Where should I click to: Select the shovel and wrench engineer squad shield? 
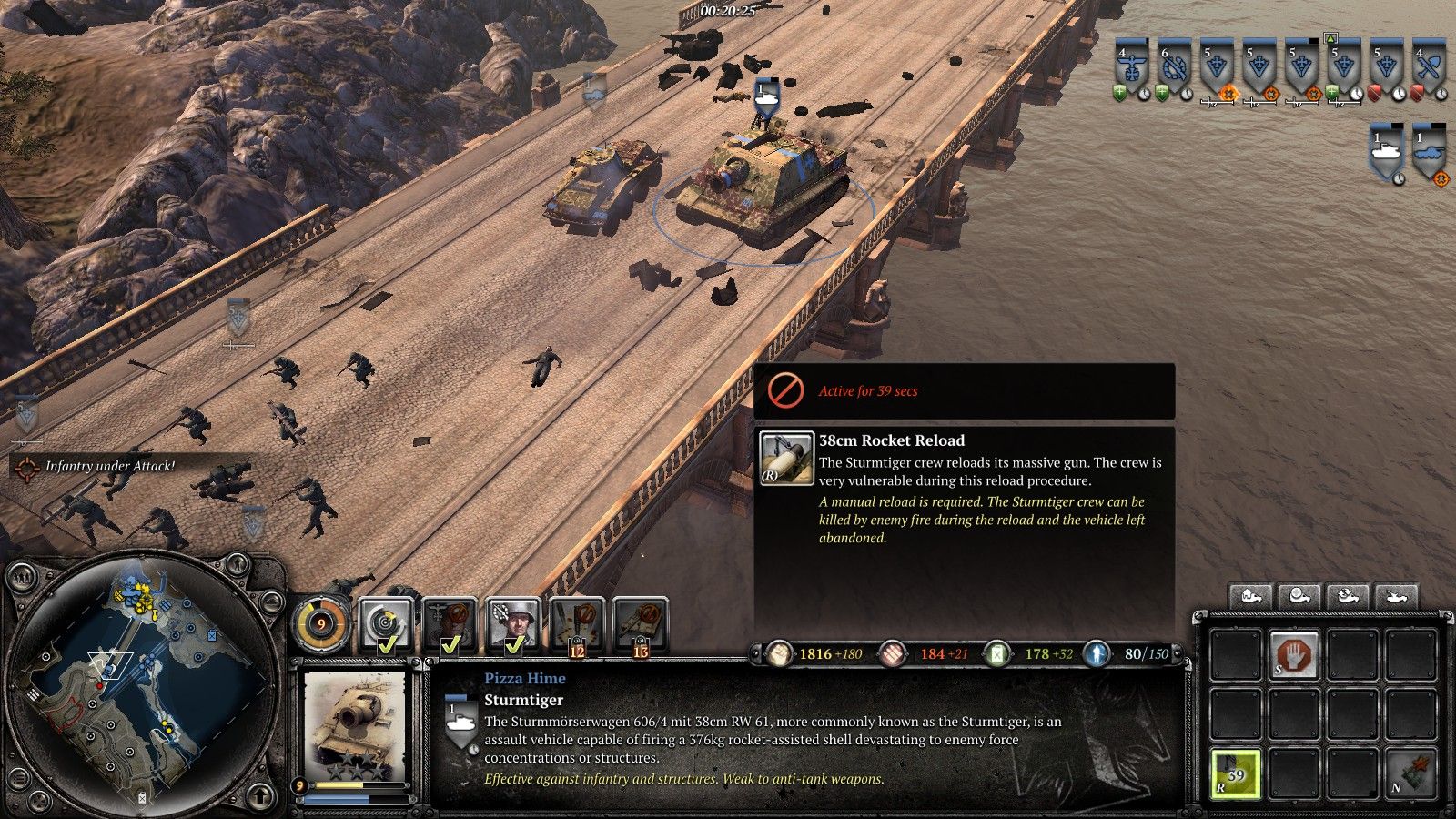coord(1430,66)
